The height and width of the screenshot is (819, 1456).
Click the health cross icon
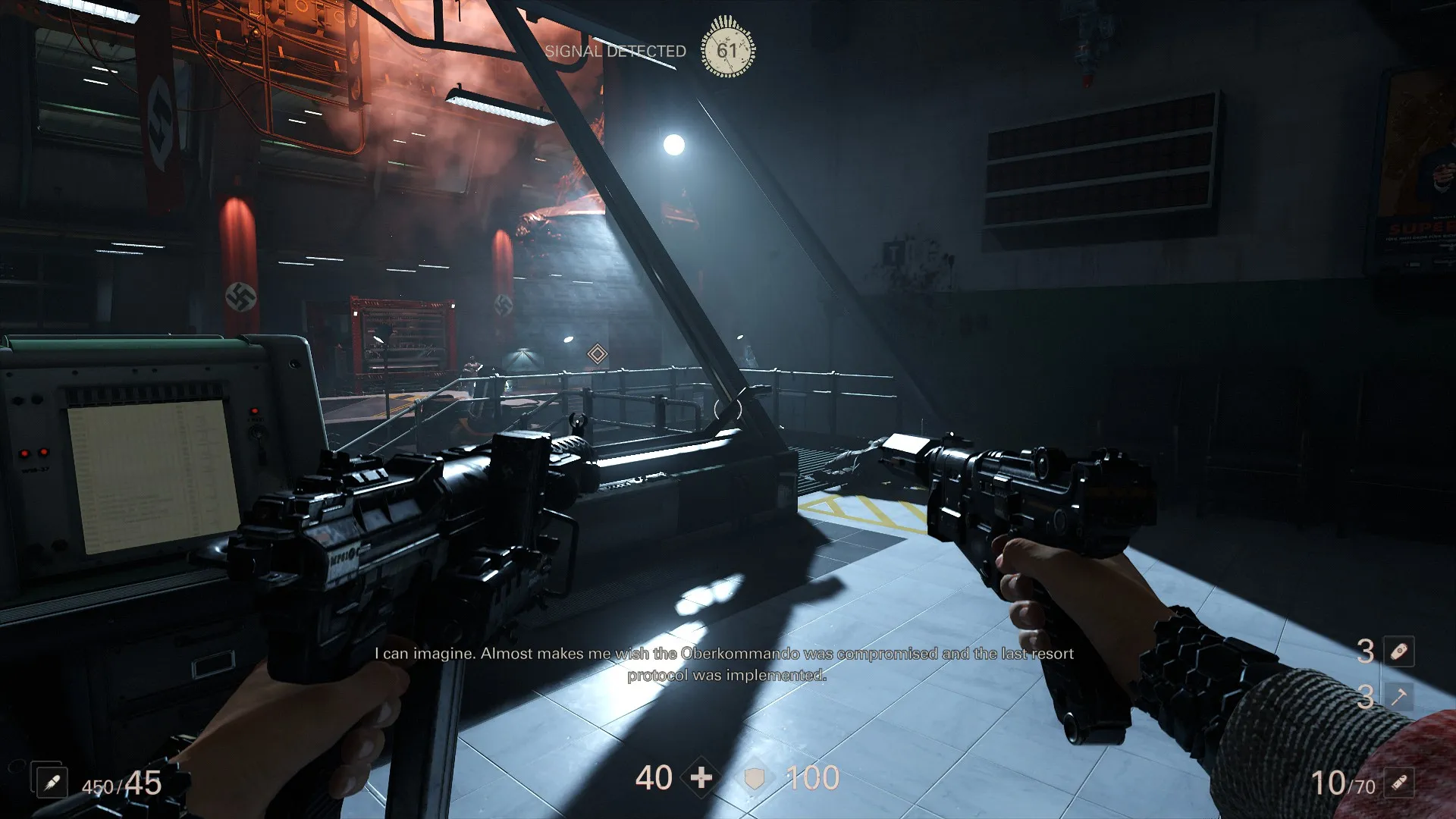pos(701,777)
